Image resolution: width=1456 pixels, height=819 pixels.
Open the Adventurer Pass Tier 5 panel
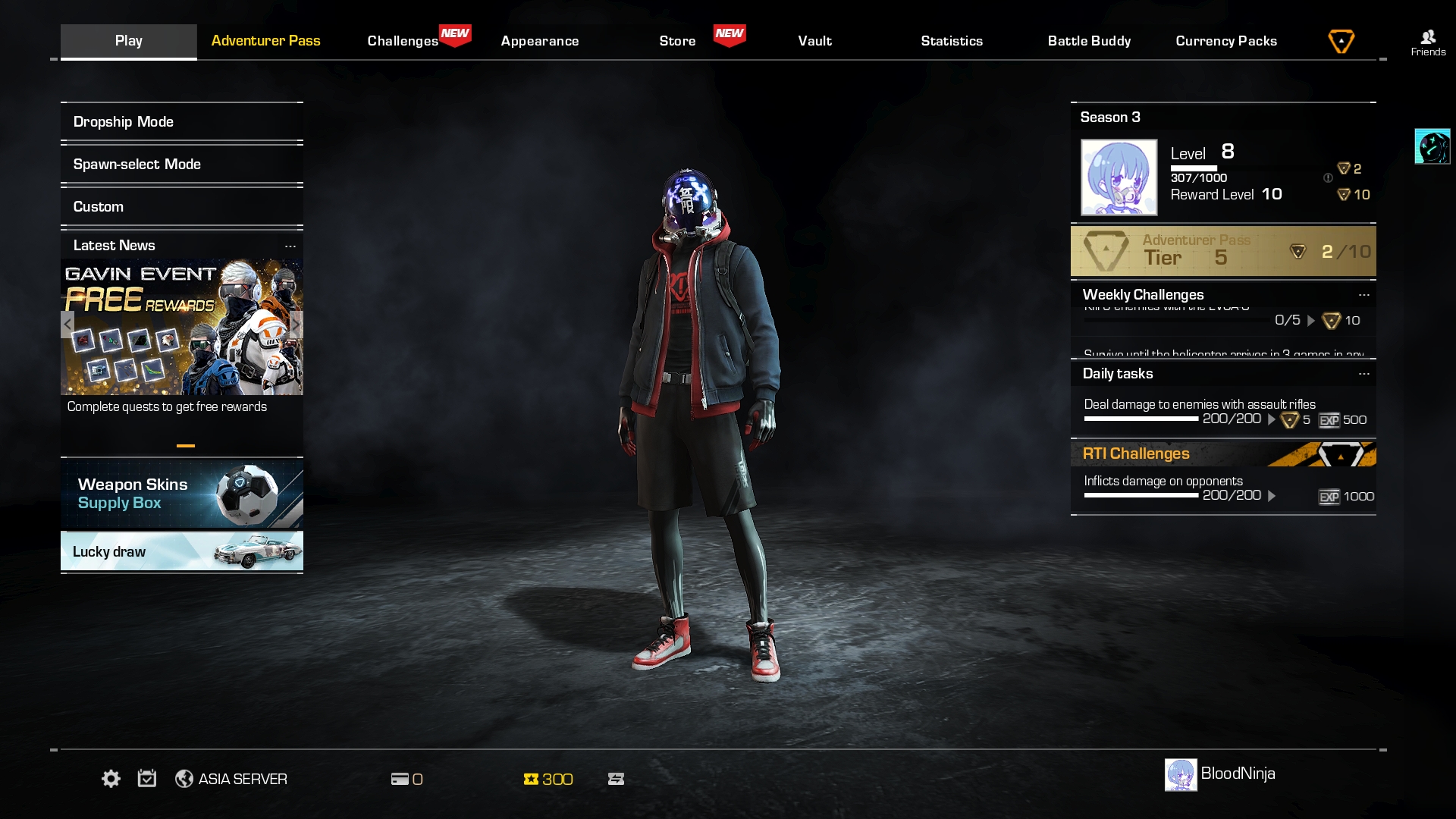pyautogui.click(x=1222, y=251)
